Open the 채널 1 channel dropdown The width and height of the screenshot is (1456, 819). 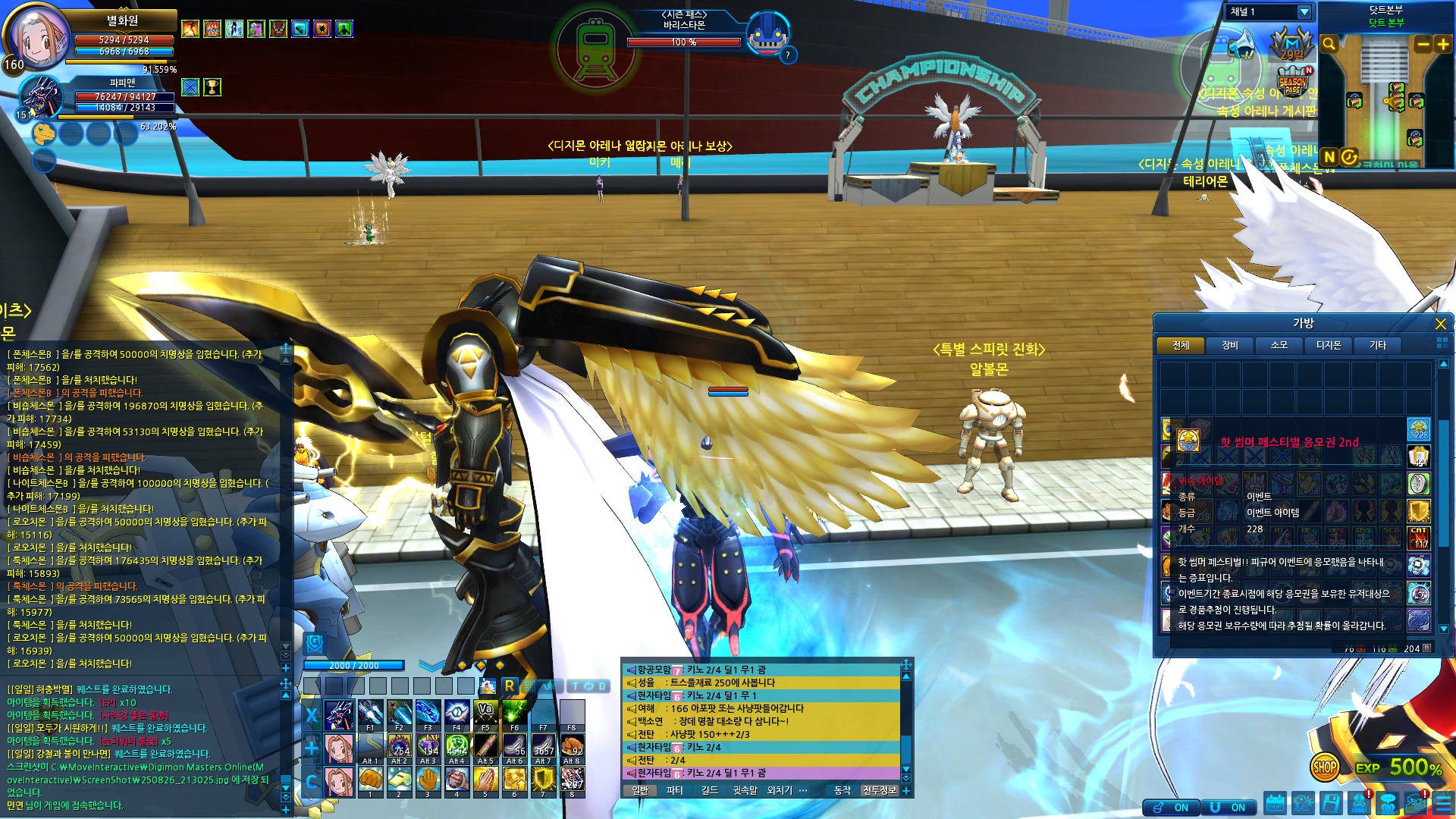pyautogui.click(x=1304, y=12)
